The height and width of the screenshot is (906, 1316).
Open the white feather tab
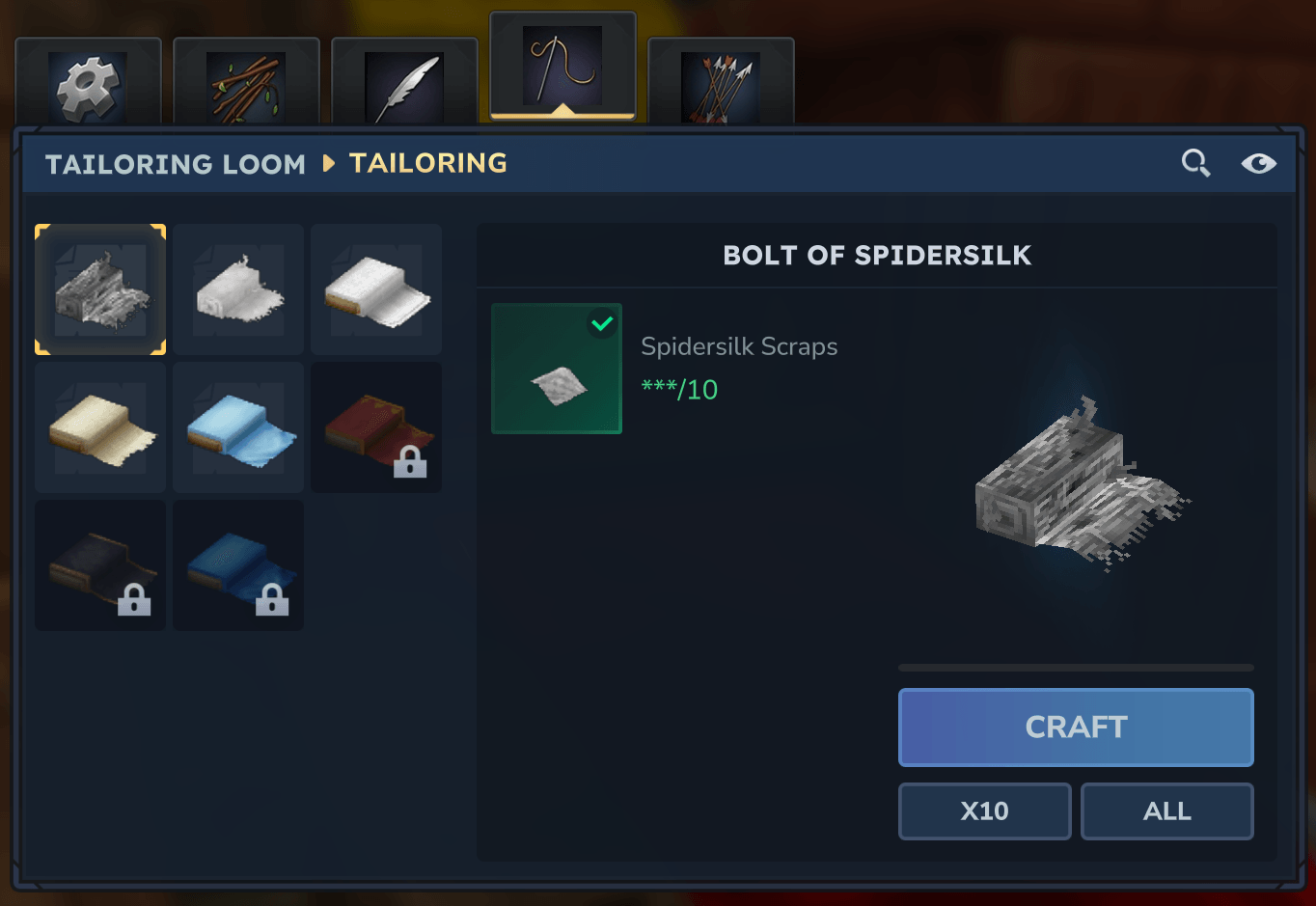coord(404,85)
